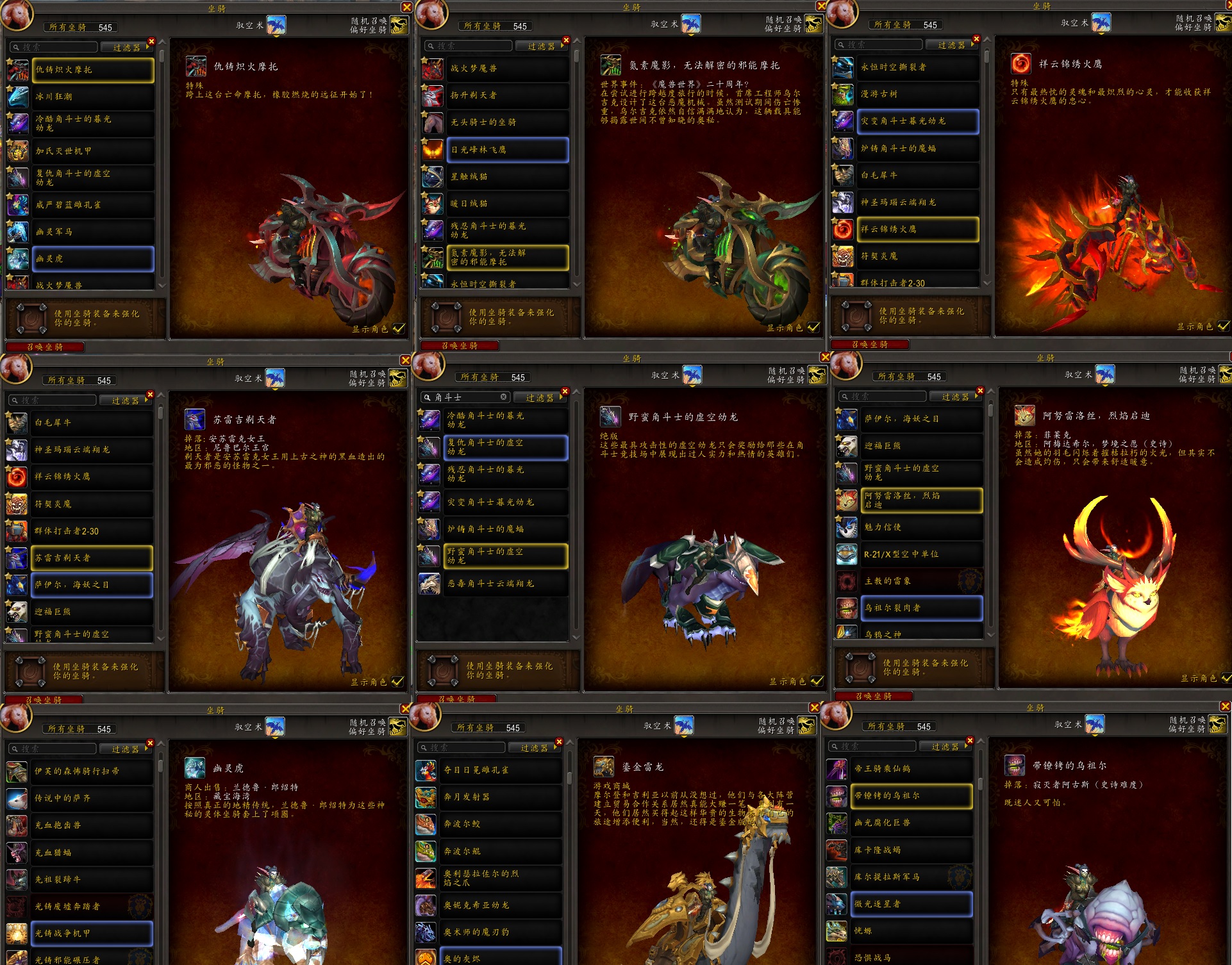Select the 恶毒角斗士云端翔龙 mount row
Viewport: 1232px width, 965px height.
[x=506, y=584]
